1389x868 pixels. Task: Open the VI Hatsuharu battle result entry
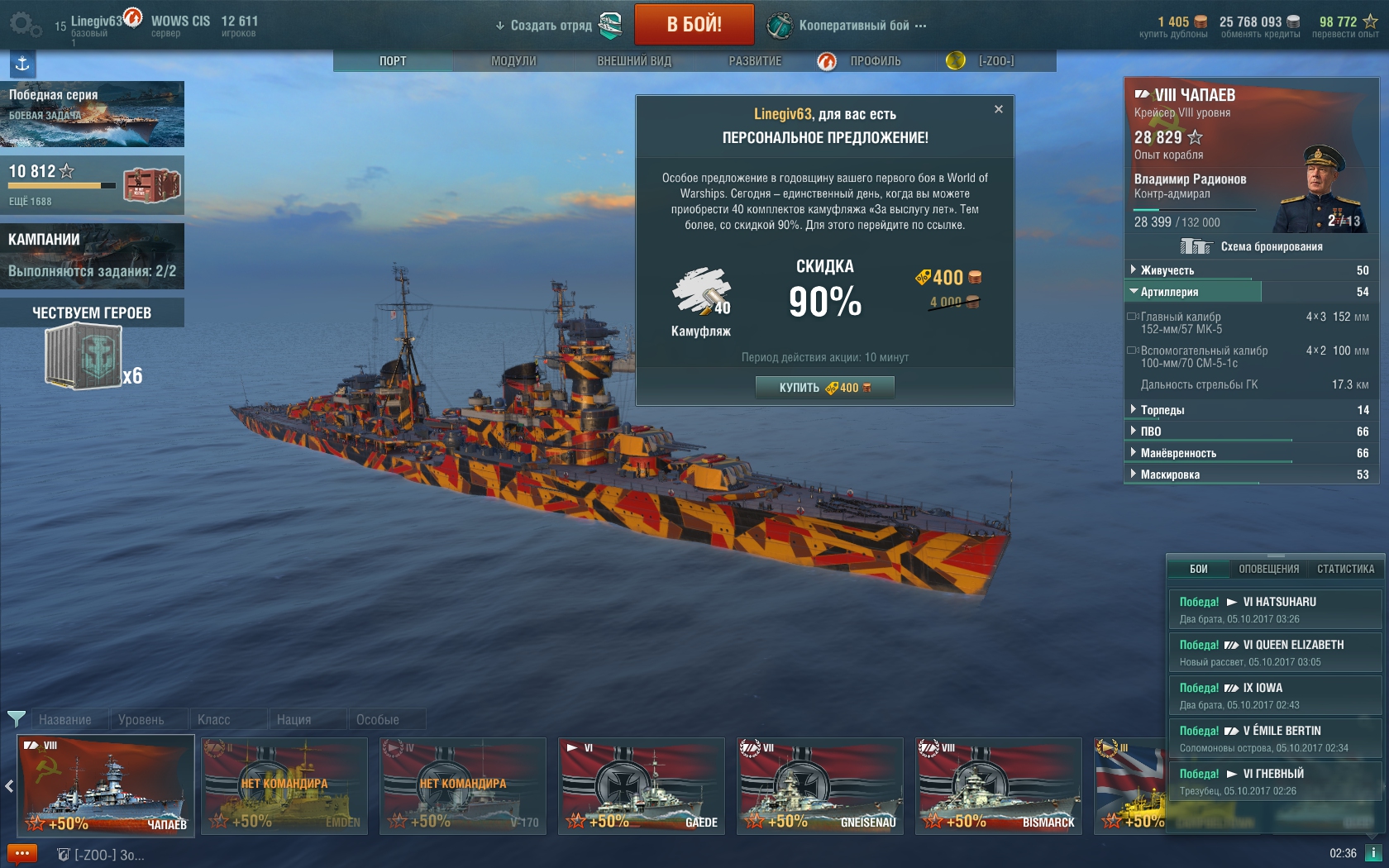(x=1275, y=609)
